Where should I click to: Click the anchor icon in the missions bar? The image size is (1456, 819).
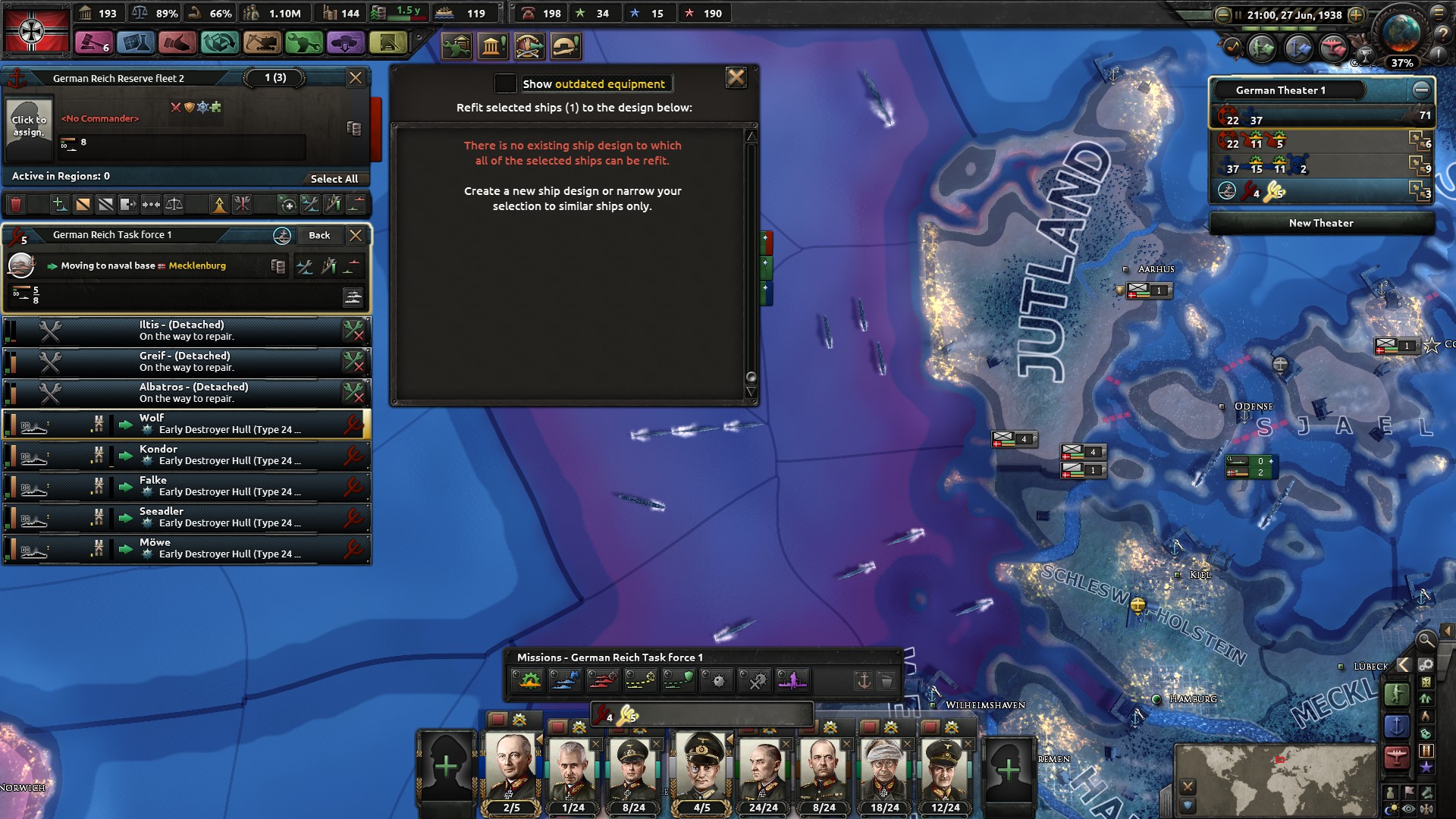(864, 680)
